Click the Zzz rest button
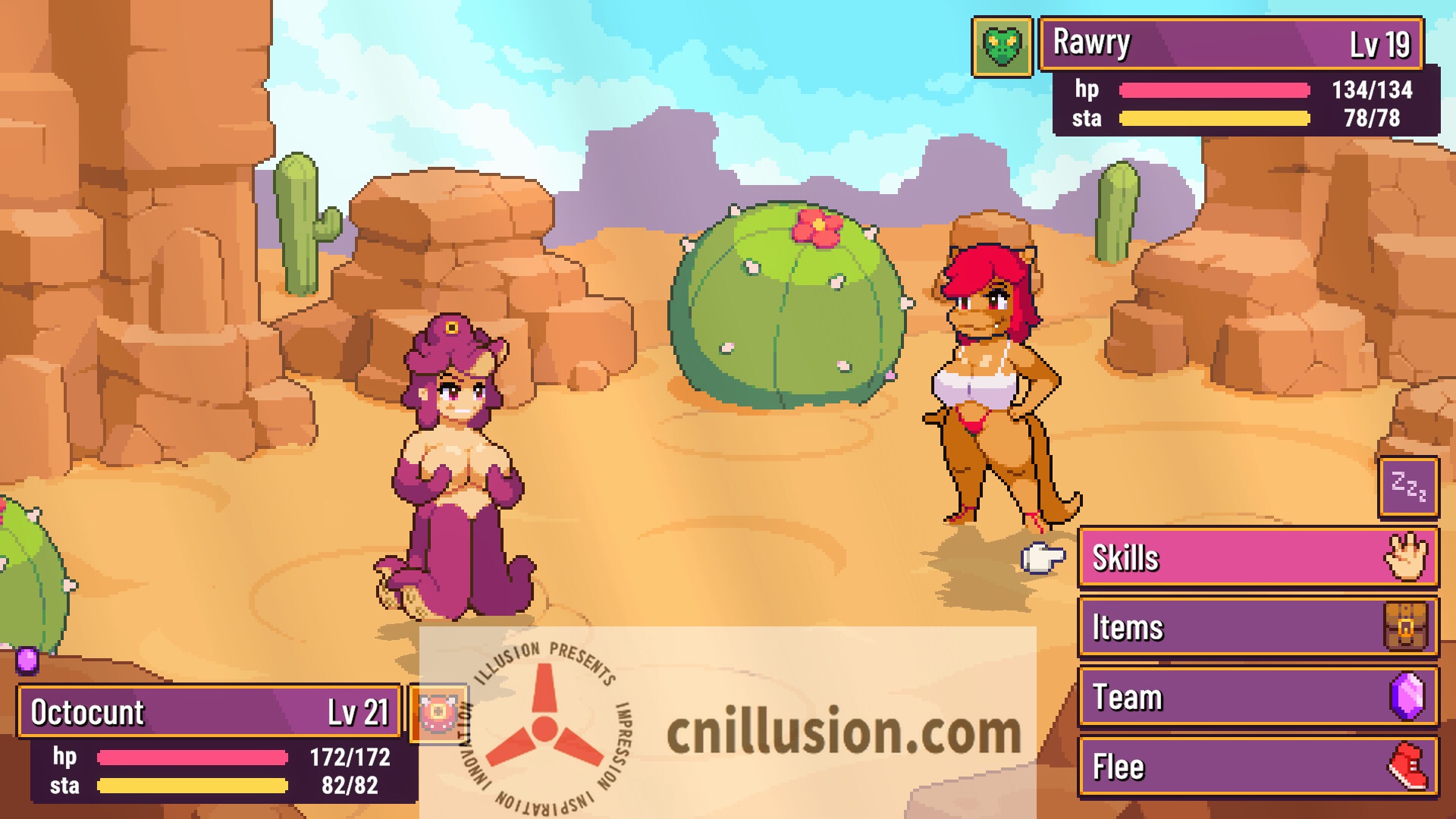This screenshot has height=819, width=1456. [1408, 487]
